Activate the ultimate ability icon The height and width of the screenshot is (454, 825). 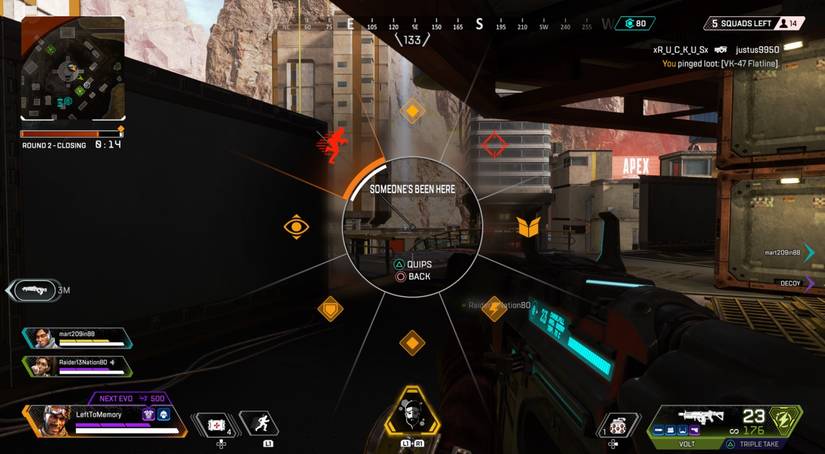[x=412, y=412]
